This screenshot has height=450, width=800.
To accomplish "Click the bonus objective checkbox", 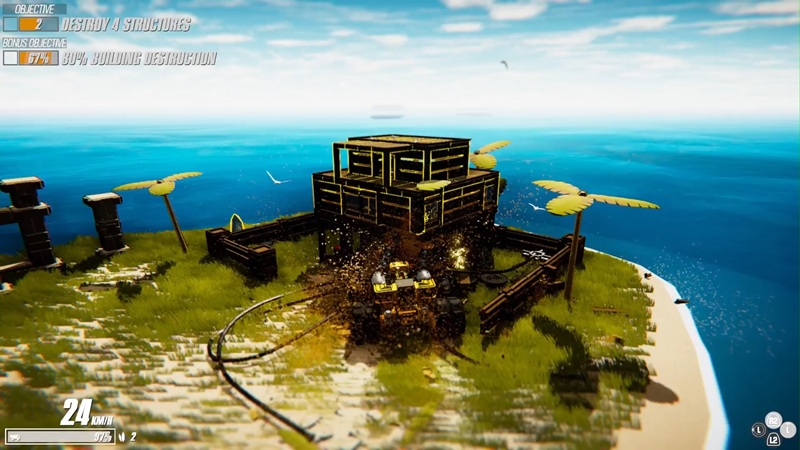I will point(11,59).
